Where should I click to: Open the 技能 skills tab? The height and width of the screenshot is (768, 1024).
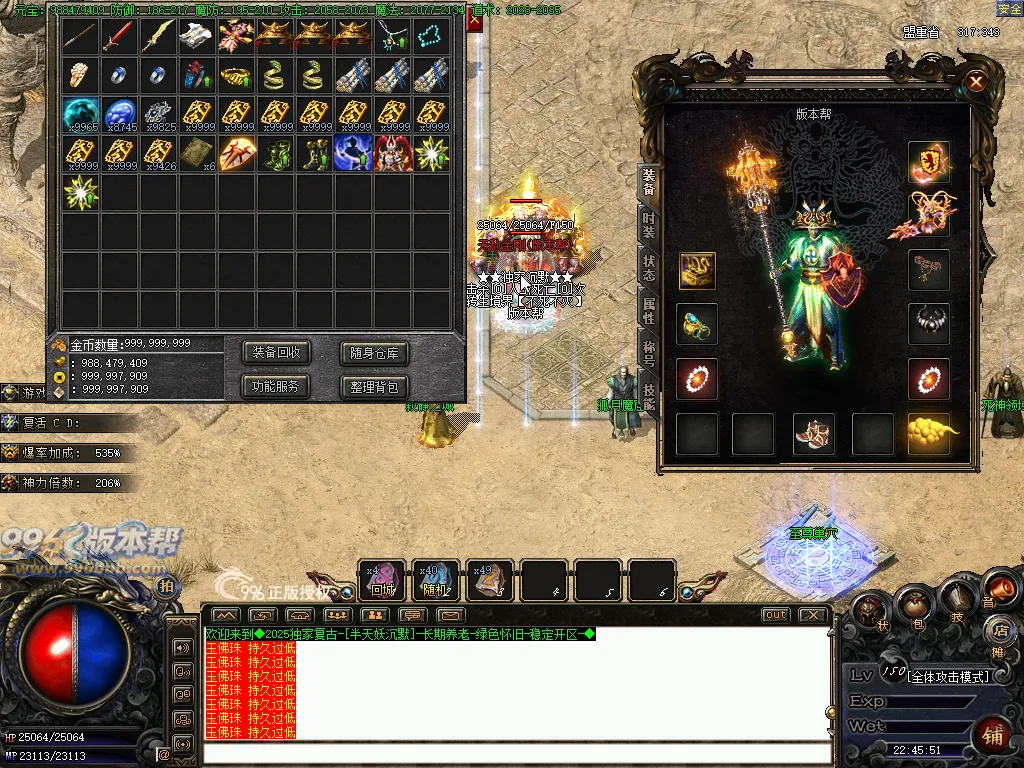click(648, 396)
